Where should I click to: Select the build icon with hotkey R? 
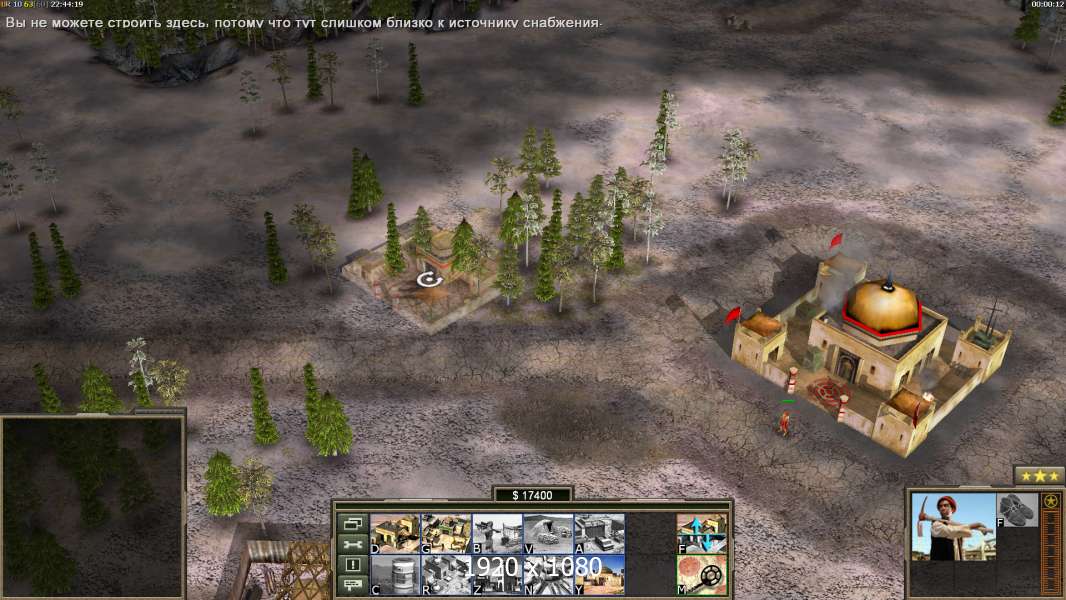click(446, 574)
